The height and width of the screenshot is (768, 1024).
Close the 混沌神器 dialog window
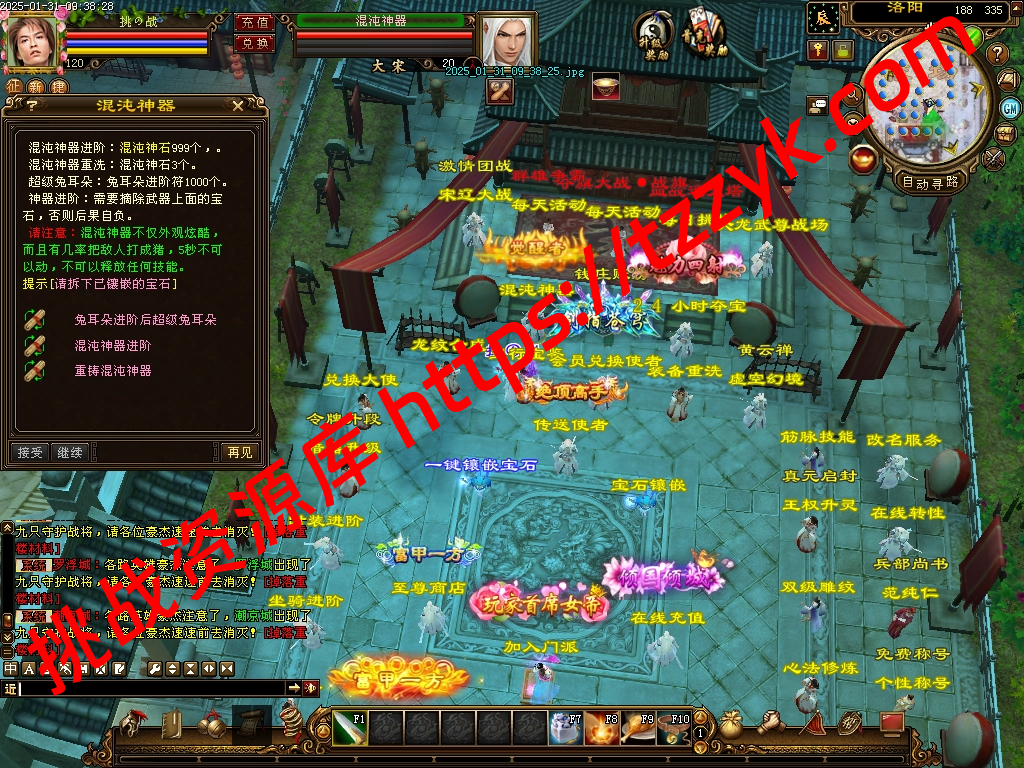pos(237,105)
